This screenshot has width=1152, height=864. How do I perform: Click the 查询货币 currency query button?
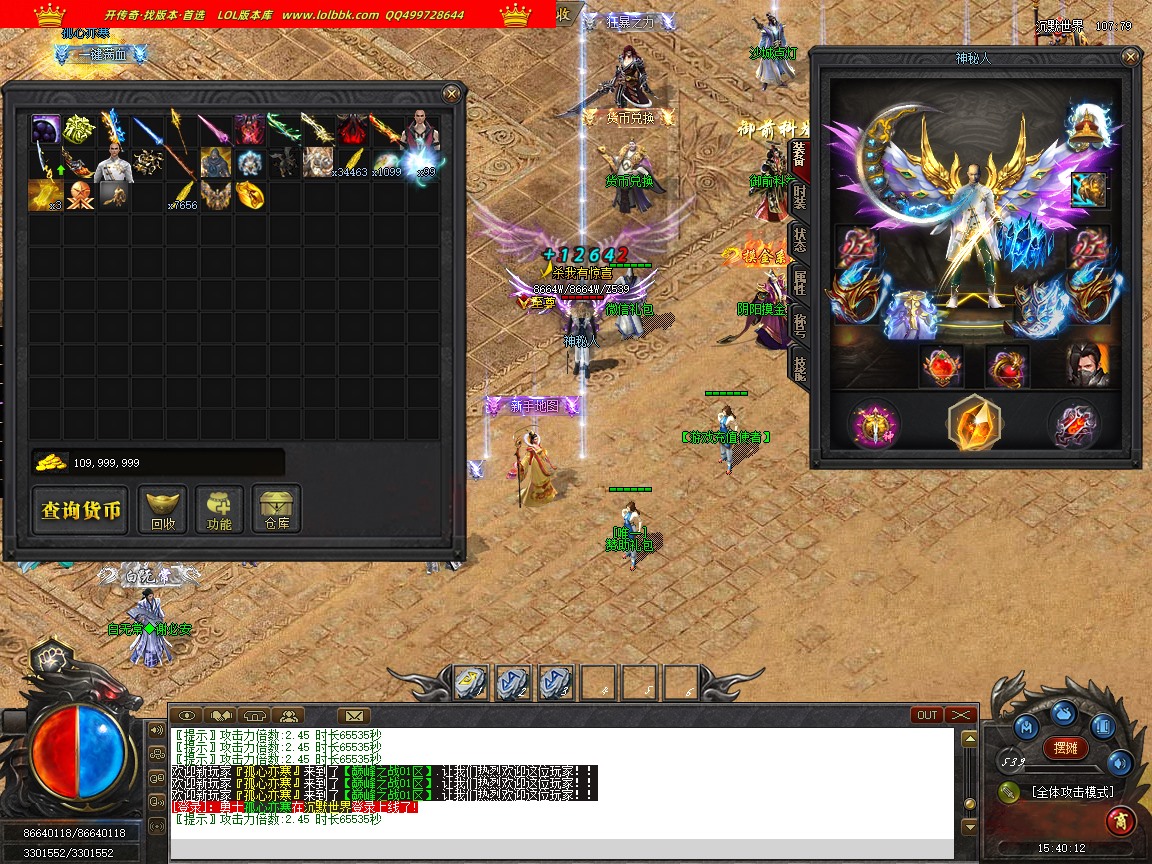[x=81, y=511]
